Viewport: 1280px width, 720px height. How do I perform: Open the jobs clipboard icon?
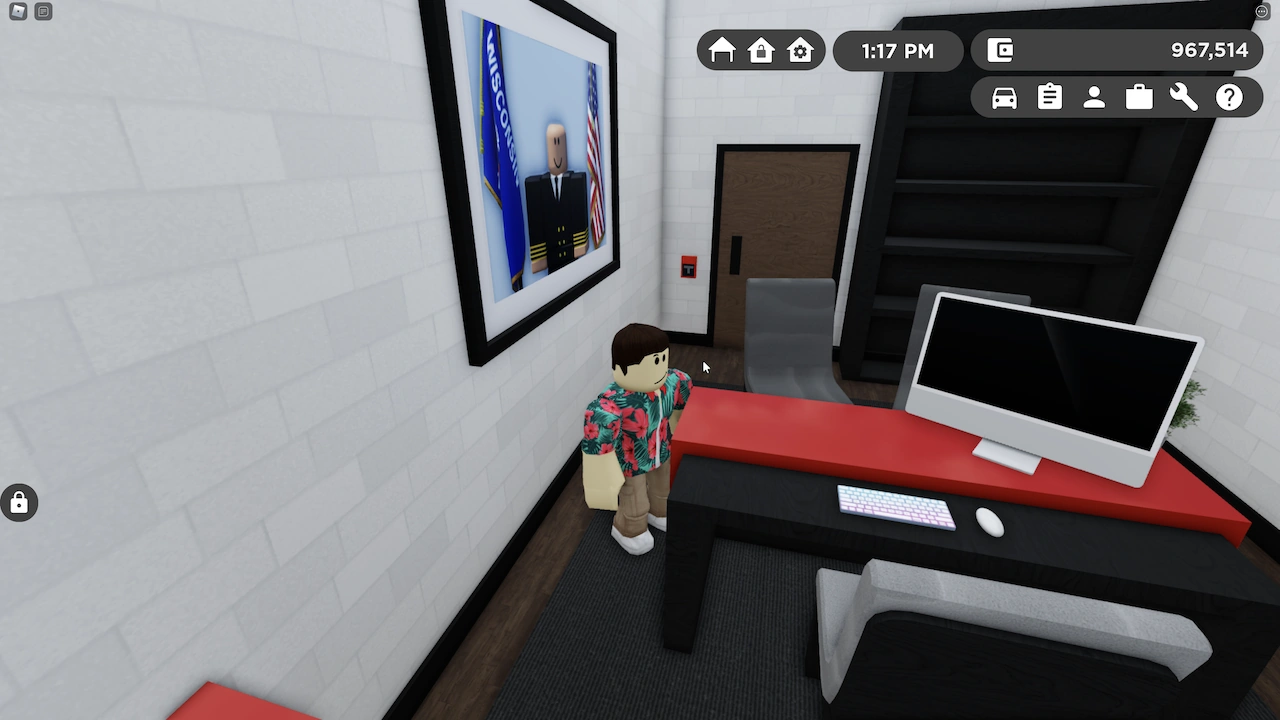click(1048, 97)
